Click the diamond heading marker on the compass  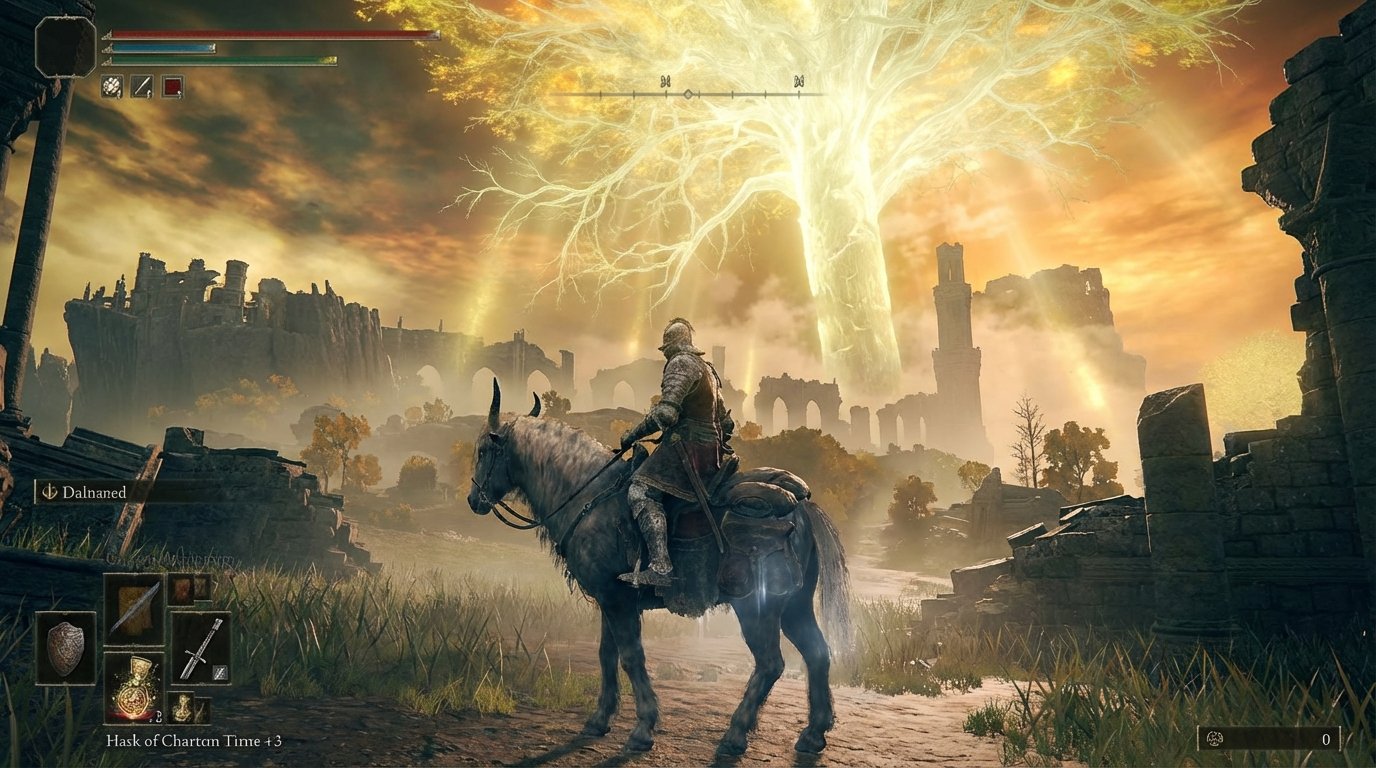tap(689, 92)
